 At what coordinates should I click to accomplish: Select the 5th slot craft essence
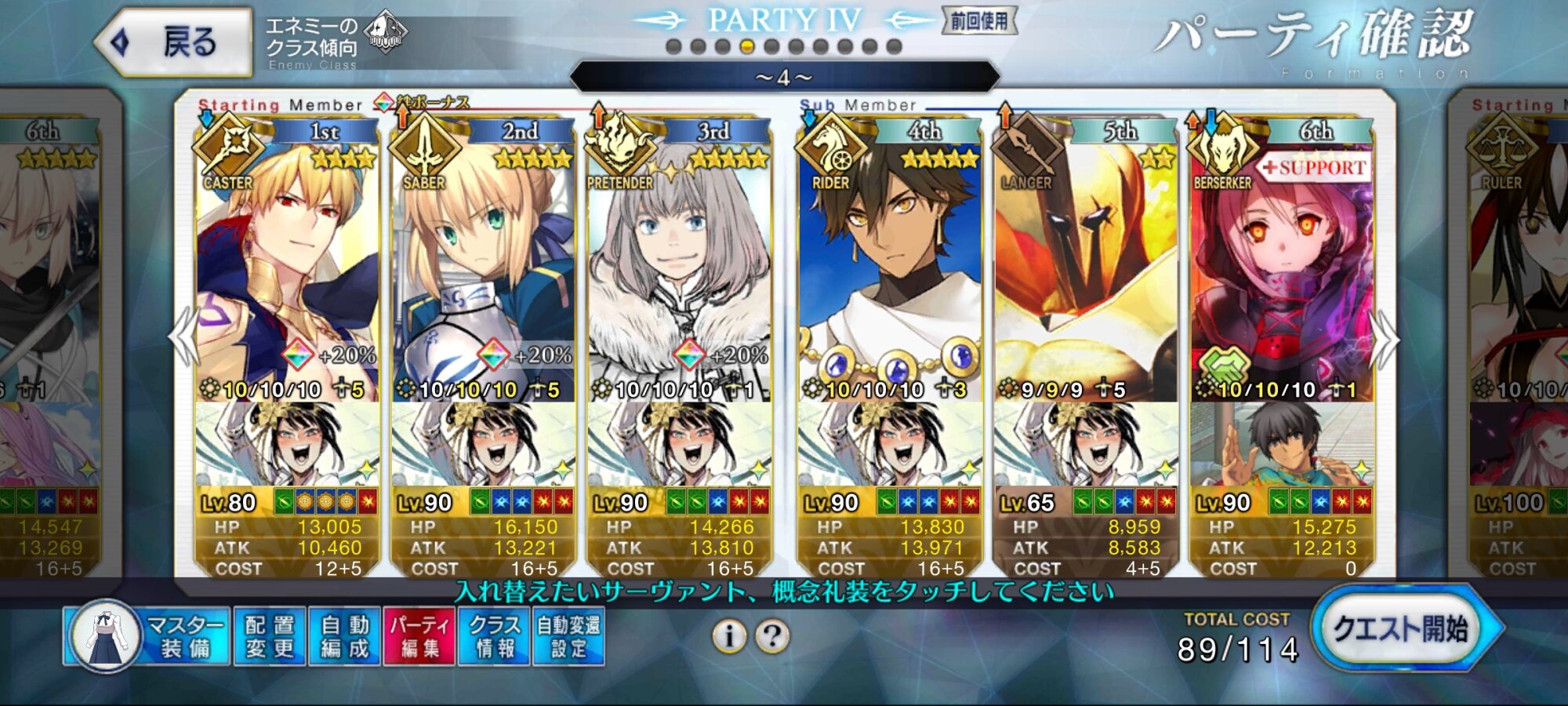[1085, 445]
